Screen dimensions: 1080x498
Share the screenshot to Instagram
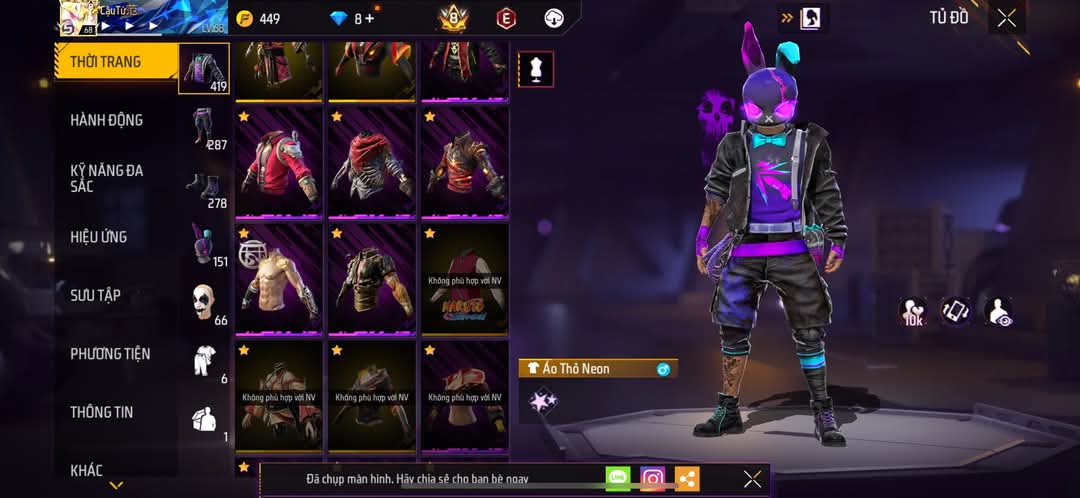653,479
